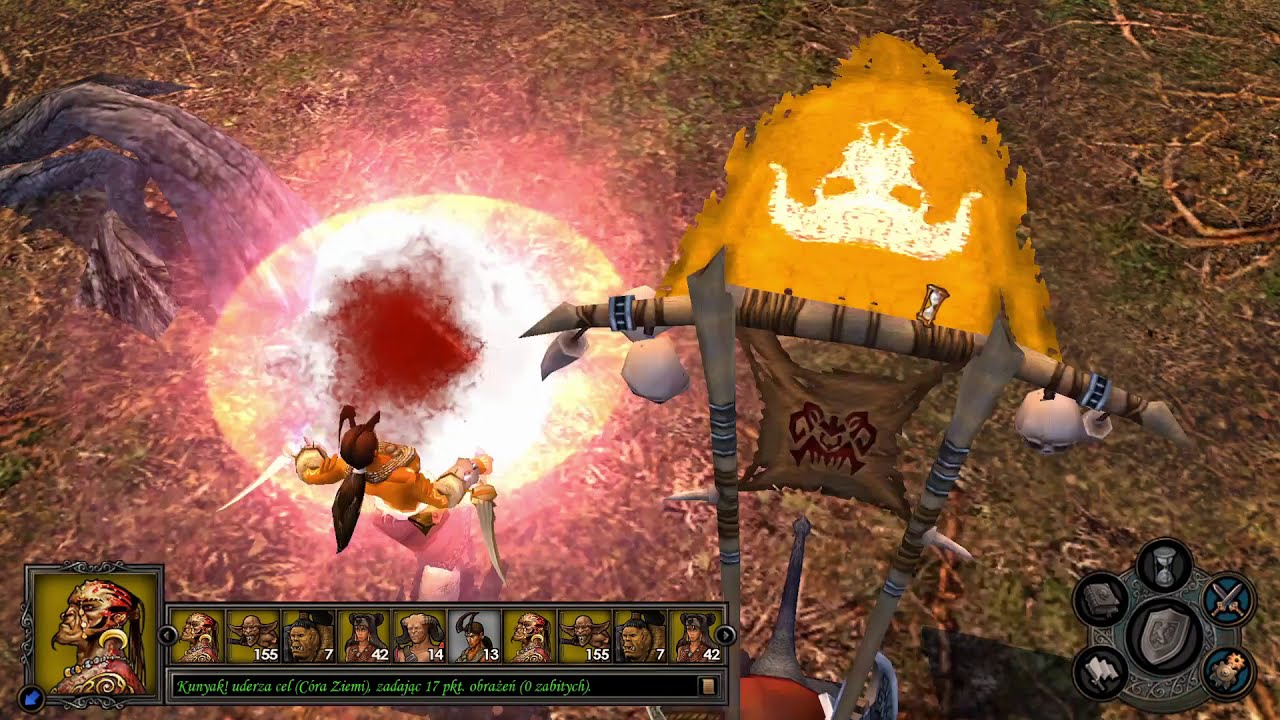Click the white flag surrender button
The width and height of the screenshot is (1280, 720).
point(1100,672)
